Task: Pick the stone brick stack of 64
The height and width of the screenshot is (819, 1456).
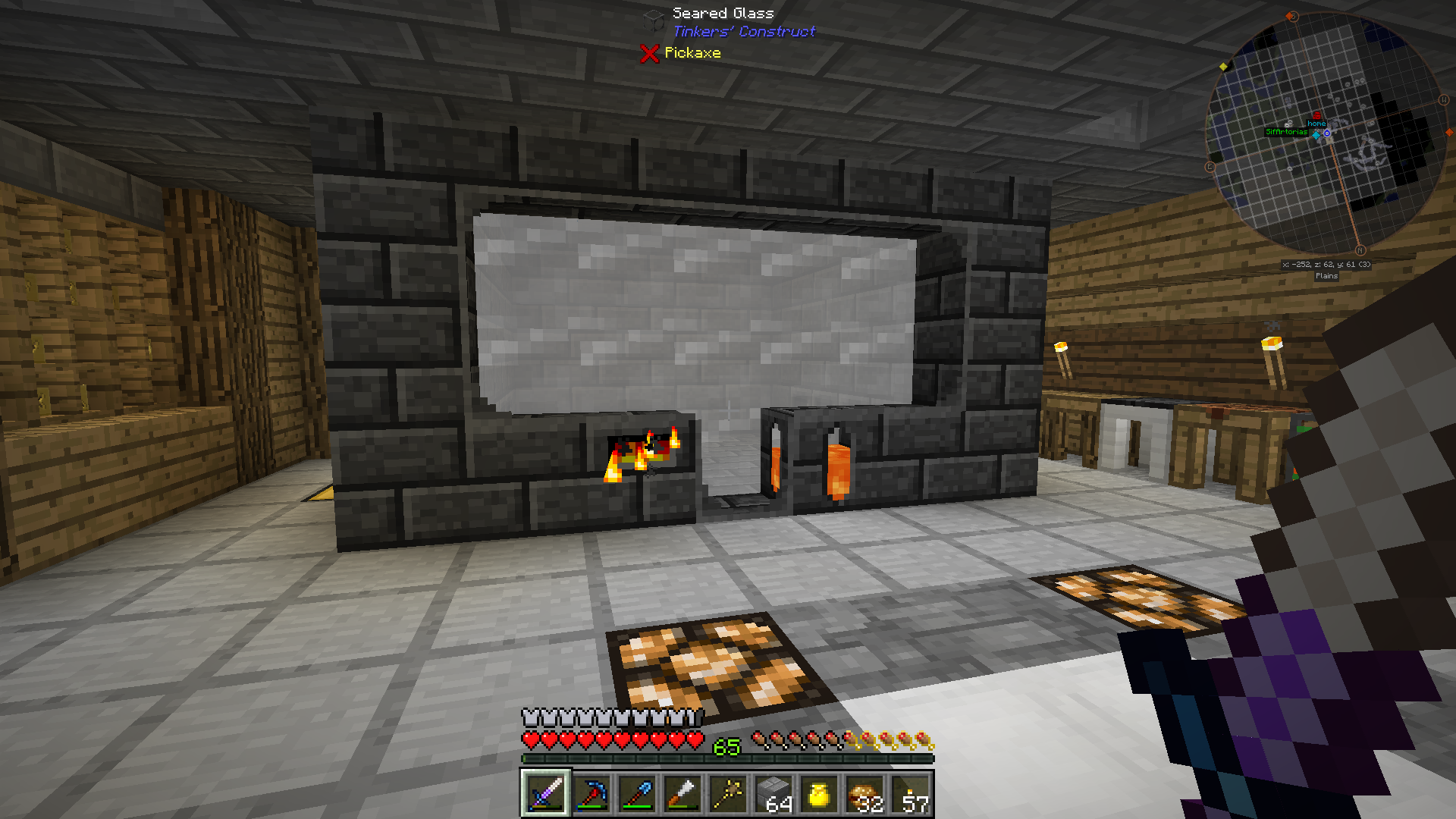Action: coord(773,794)
